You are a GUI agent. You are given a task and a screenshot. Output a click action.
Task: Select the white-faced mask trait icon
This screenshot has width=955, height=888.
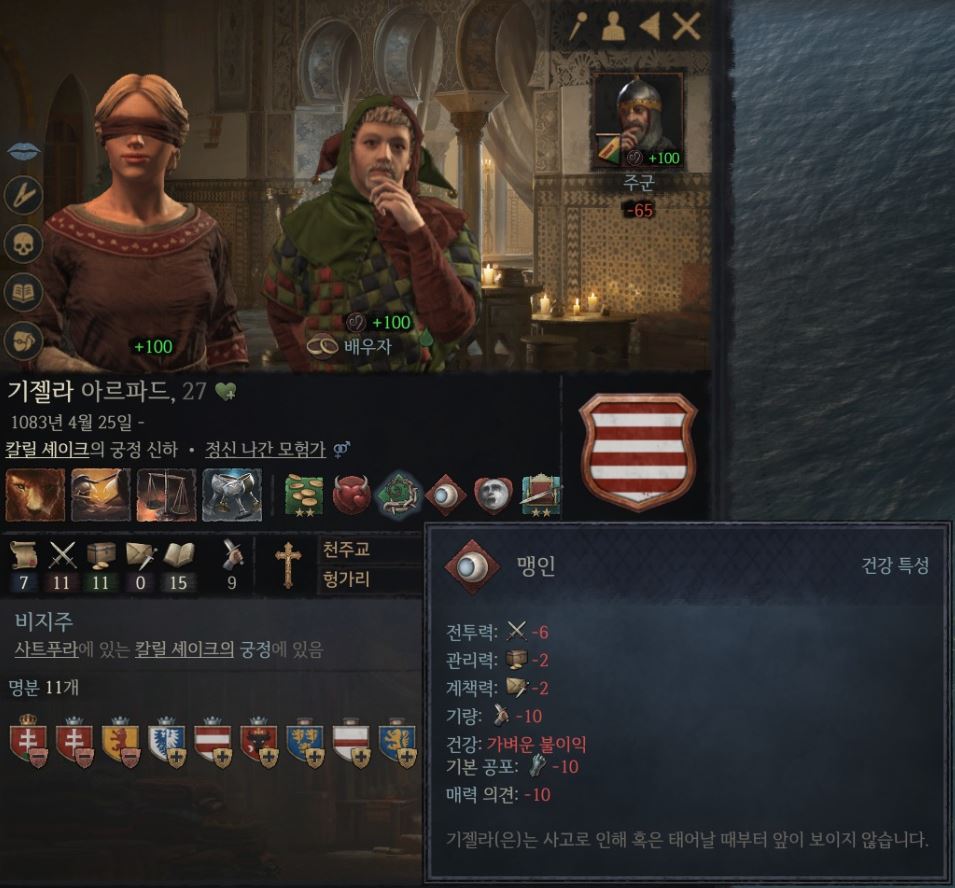tap(492, 495)
